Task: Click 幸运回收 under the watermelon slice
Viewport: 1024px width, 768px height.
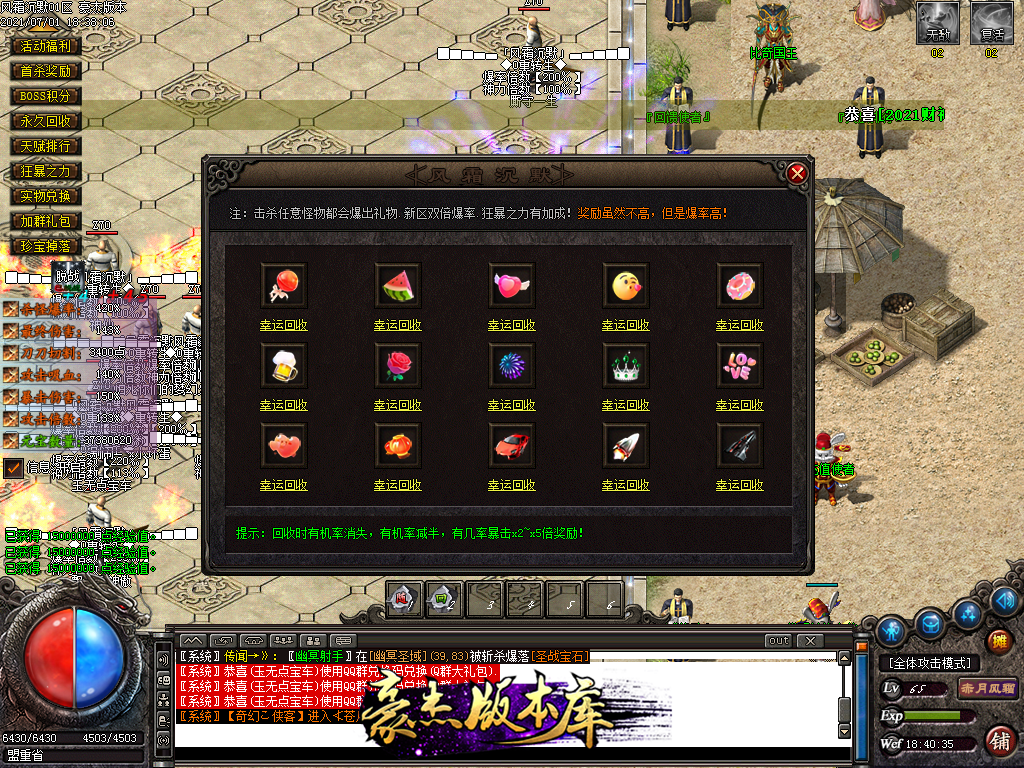Action: point(398,325)
